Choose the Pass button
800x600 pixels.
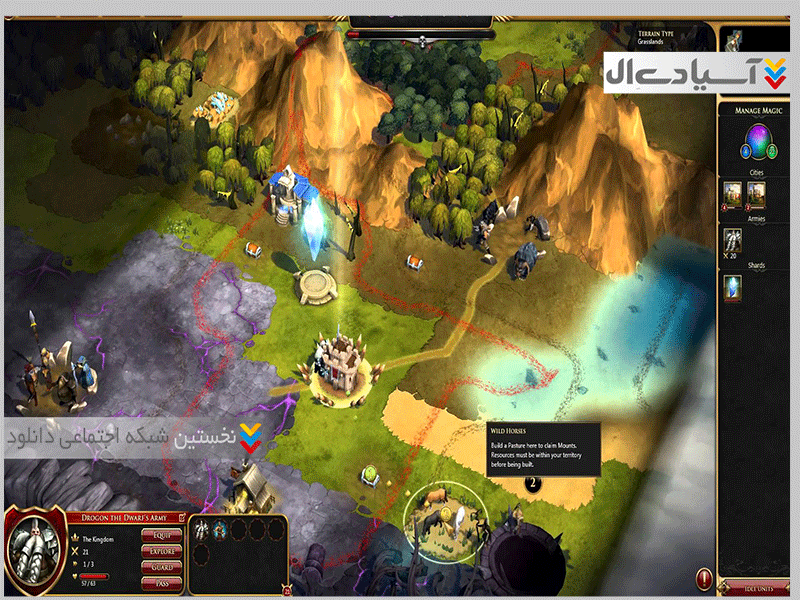coord(161,582)
